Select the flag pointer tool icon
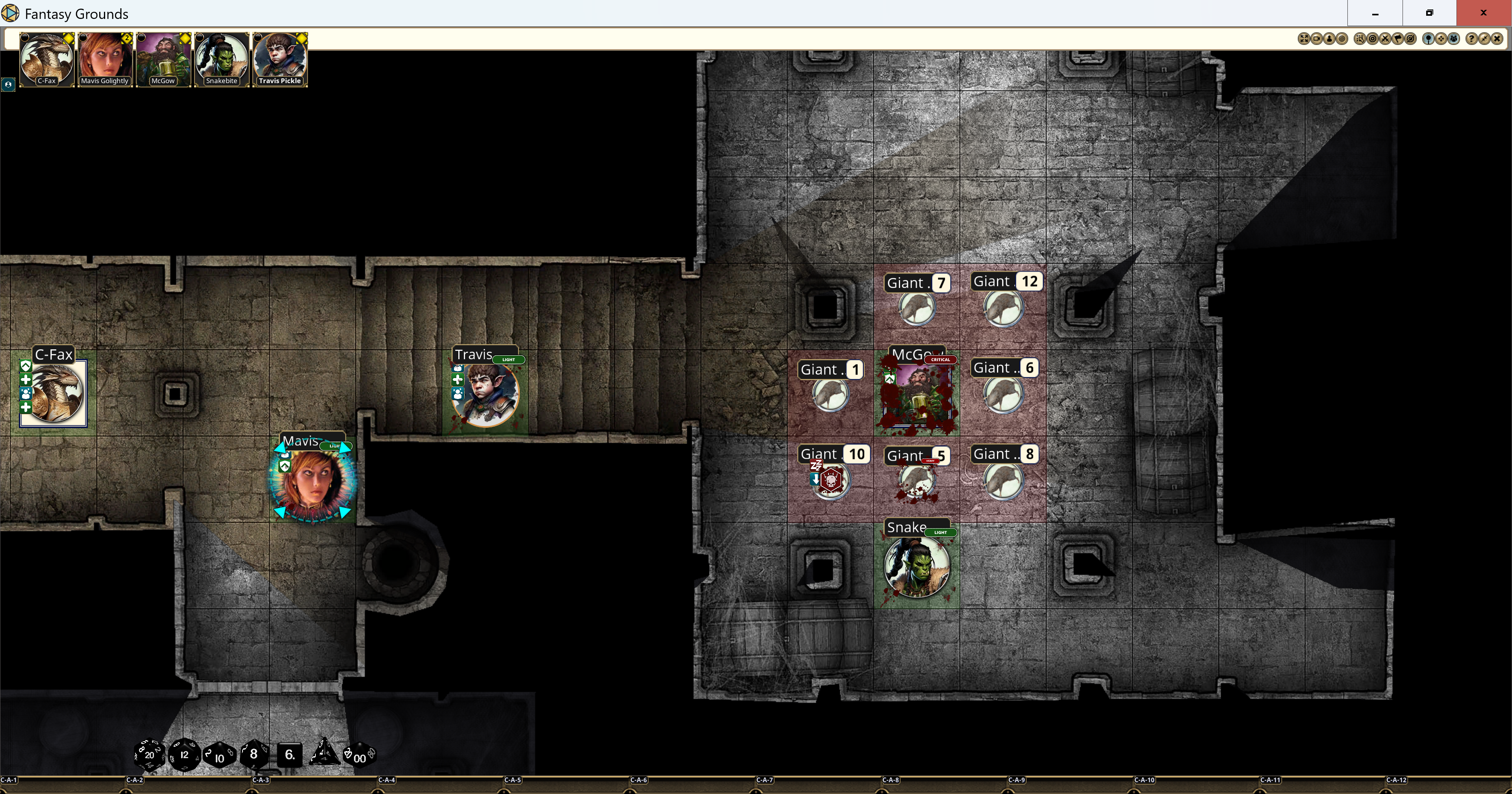Viewport: 1512px width, 794px height. point(1398,39)
